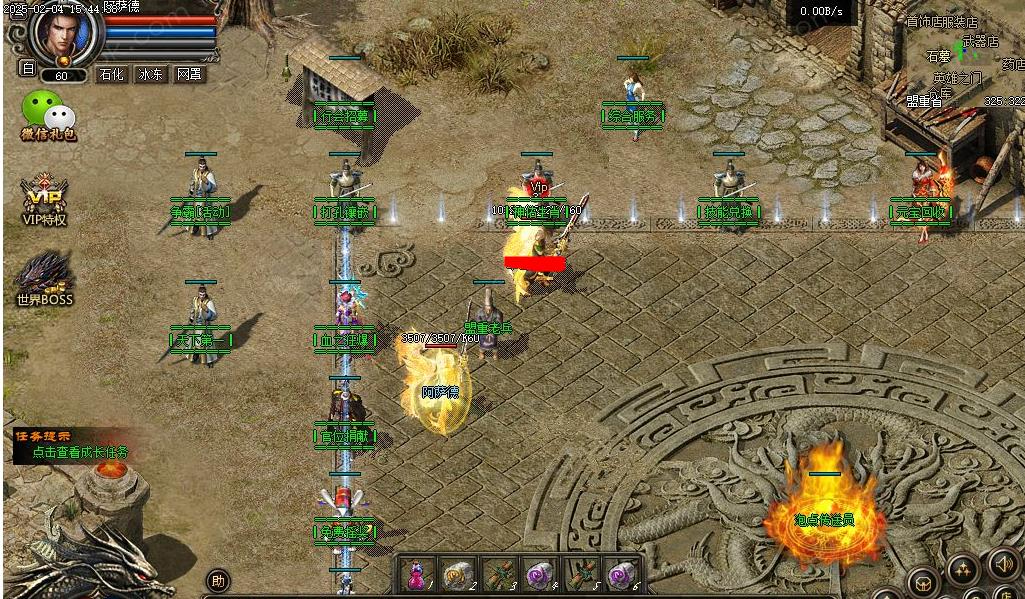
Task: Use the purple-swirl stone in hotbar slot 4
Action: pyautogui.click(x=539, y=575)
